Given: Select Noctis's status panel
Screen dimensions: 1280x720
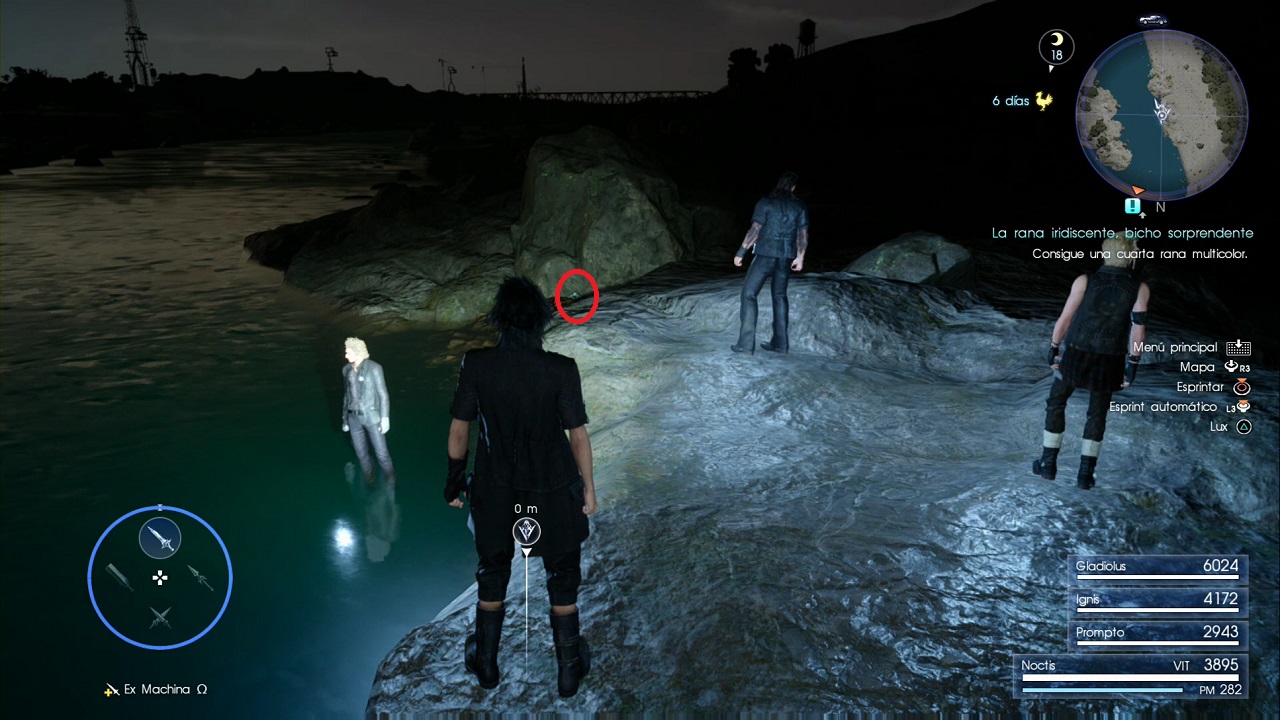Looking at the screenshot, I should tap(1132, 675).
